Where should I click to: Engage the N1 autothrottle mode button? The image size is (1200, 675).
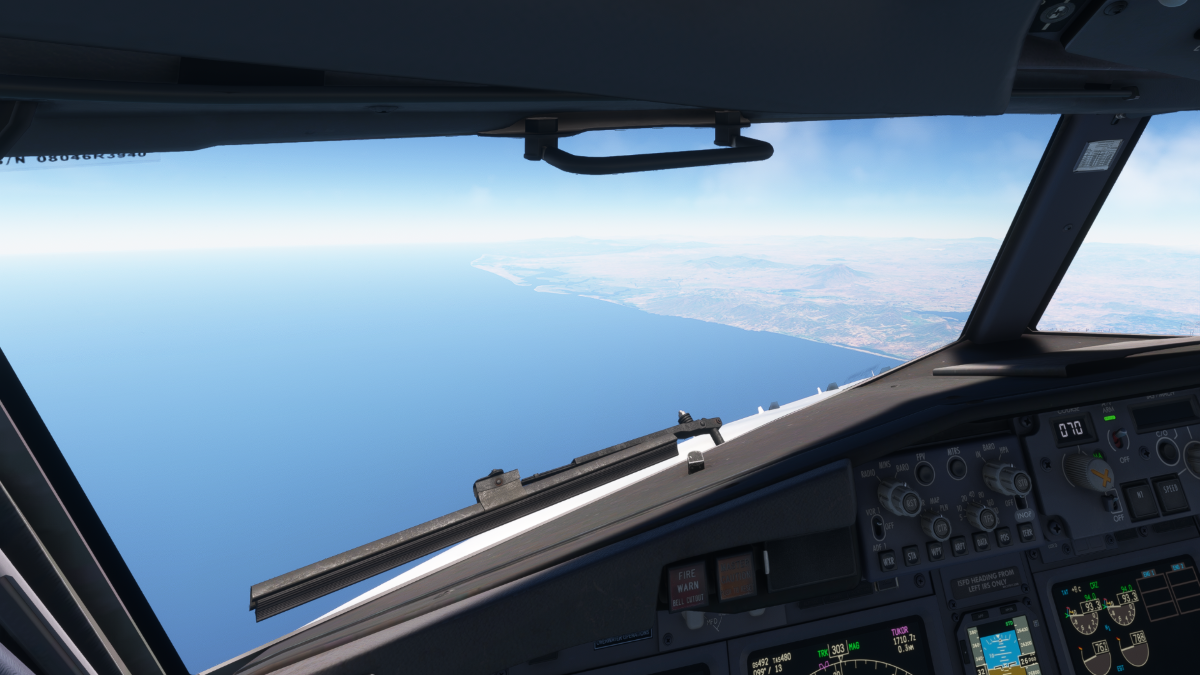pyautogui.click(x=1138, y=498)
